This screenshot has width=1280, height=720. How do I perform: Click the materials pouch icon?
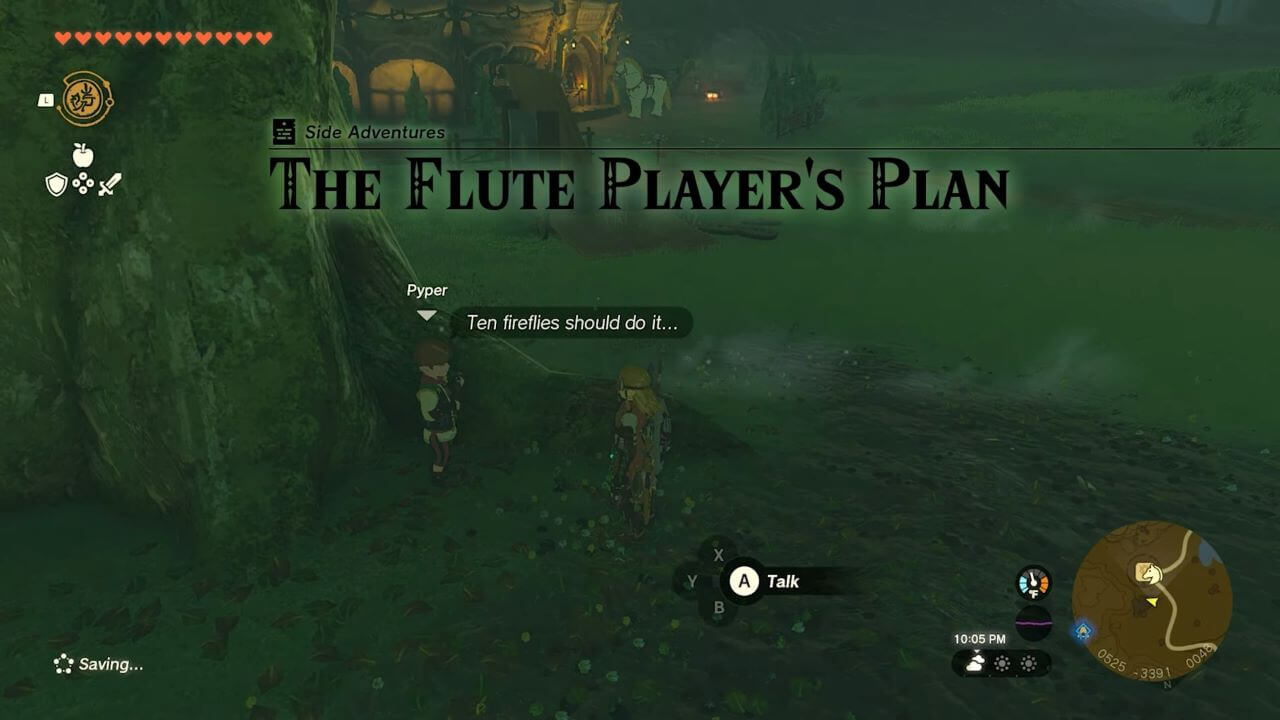[83, 184]
